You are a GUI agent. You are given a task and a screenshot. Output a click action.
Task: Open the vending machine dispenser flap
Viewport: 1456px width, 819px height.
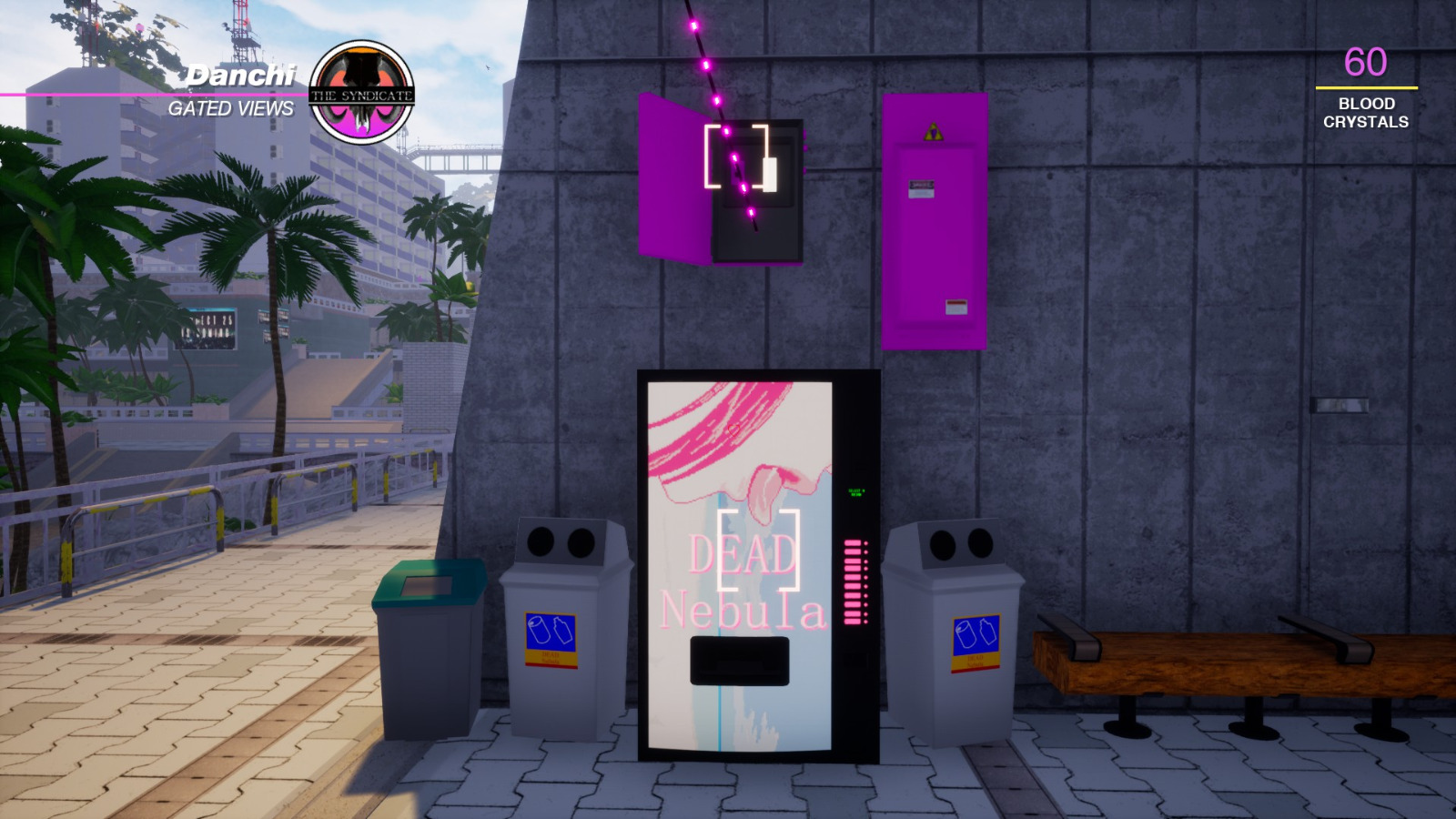coord(739,659)
